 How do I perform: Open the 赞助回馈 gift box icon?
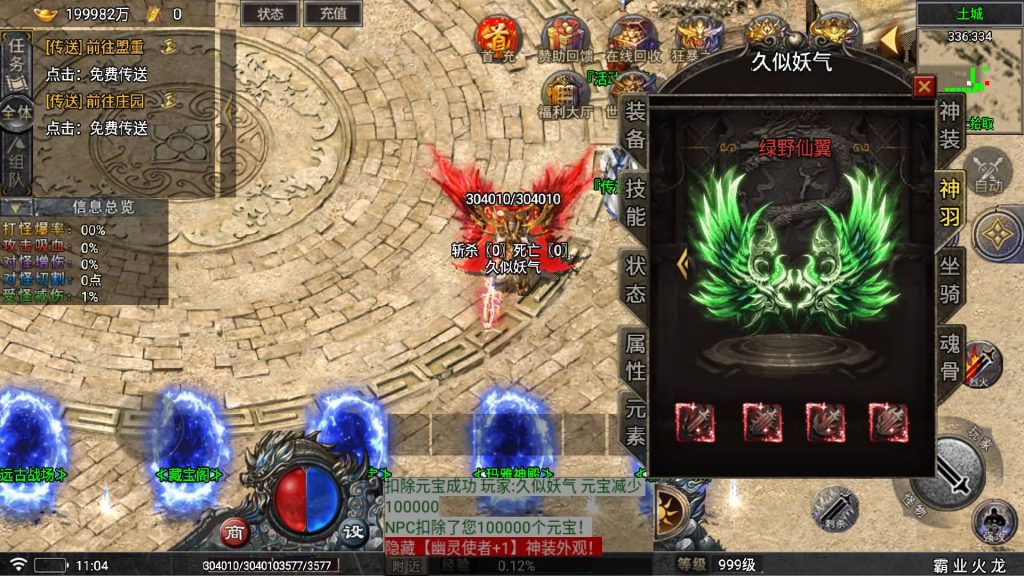point(565,38)
